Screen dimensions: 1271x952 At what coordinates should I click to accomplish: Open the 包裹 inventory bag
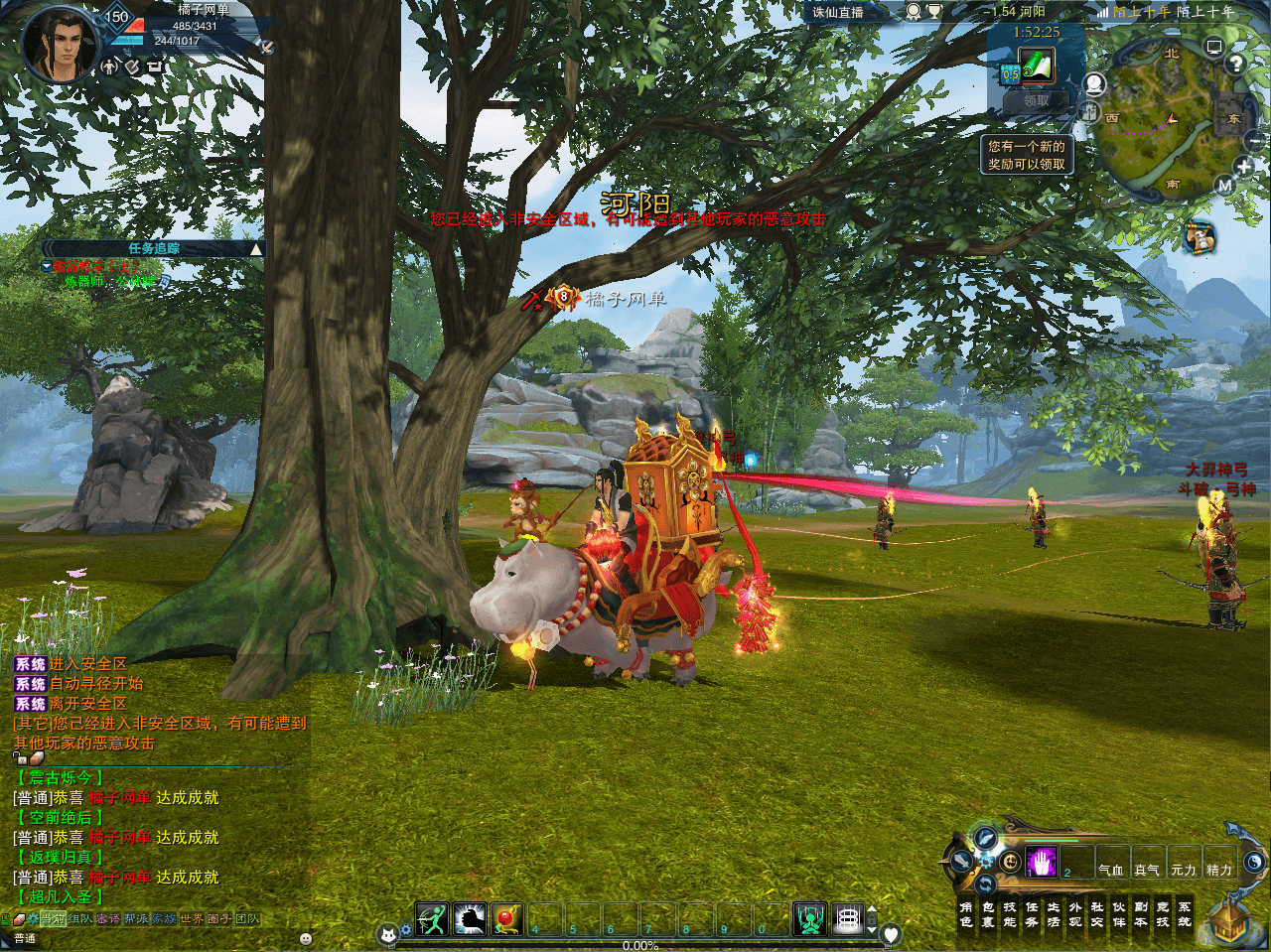tap(988, 914)
